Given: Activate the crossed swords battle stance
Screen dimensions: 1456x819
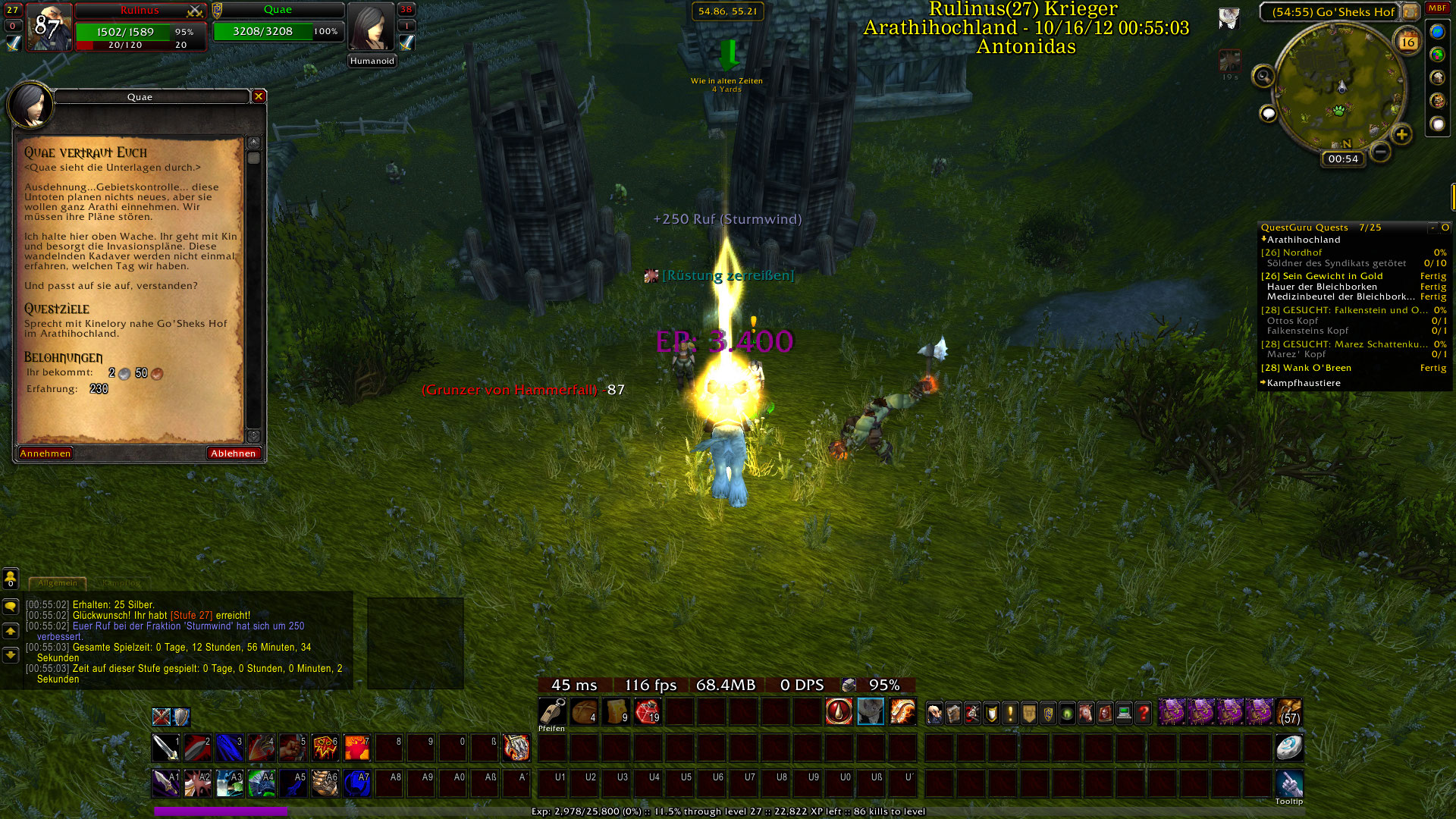Looking at the screenshot, I should [161, 717].
